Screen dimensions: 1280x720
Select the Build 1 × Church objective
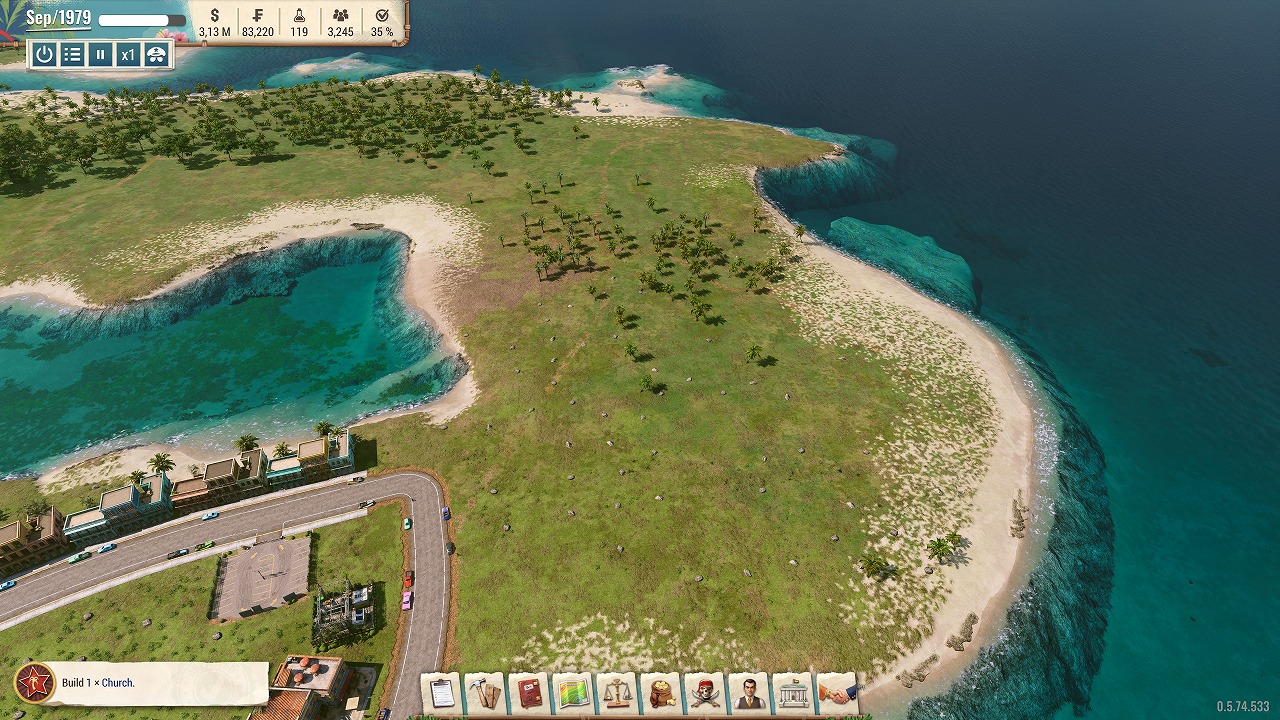(140, 683)
